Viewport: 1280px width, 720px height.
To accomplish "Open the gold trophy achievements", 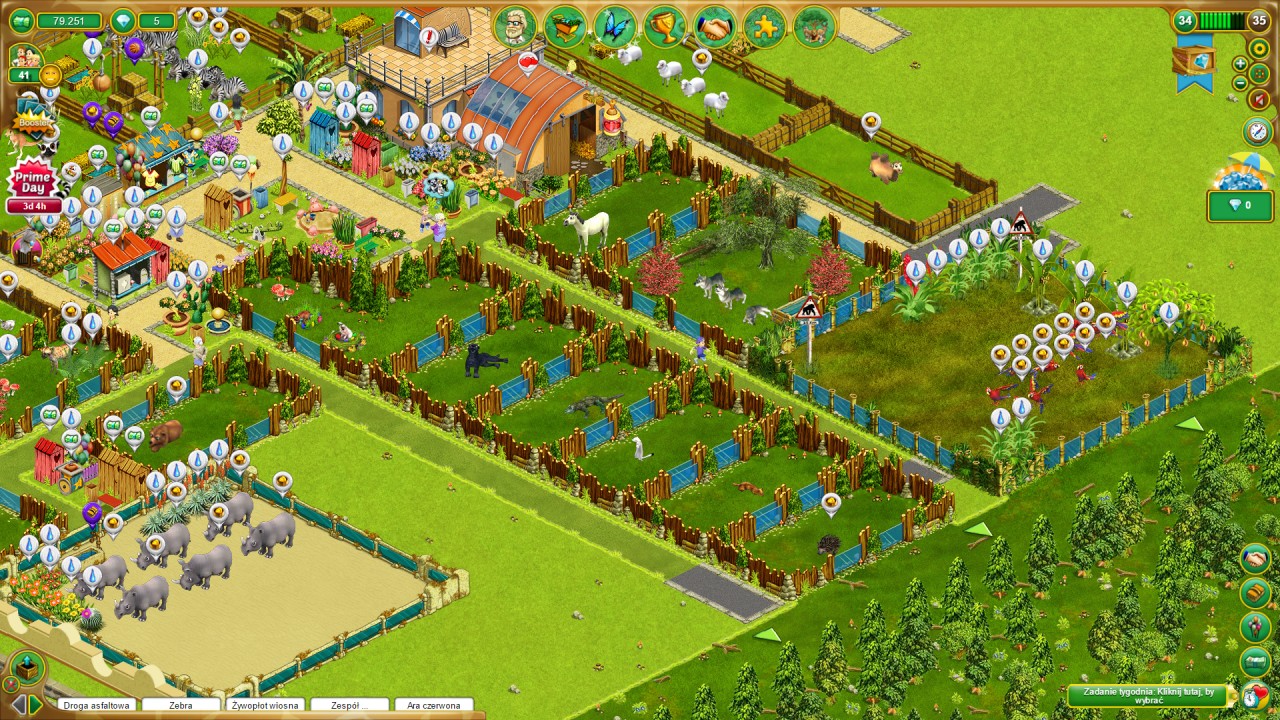I will coord(665,27).
